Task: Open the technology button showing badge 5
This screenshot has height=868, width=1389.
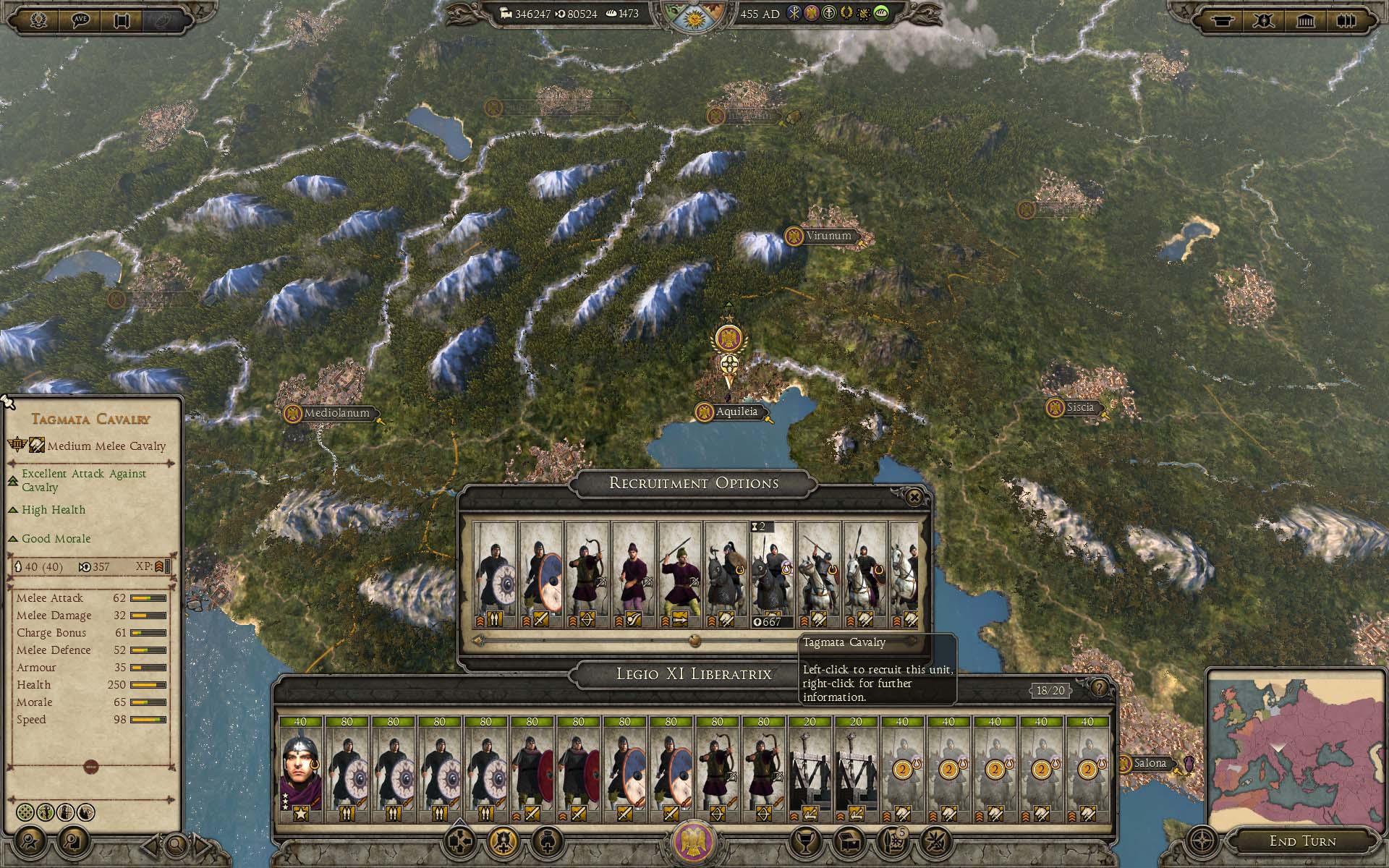Action: click(x=893, y=841)
